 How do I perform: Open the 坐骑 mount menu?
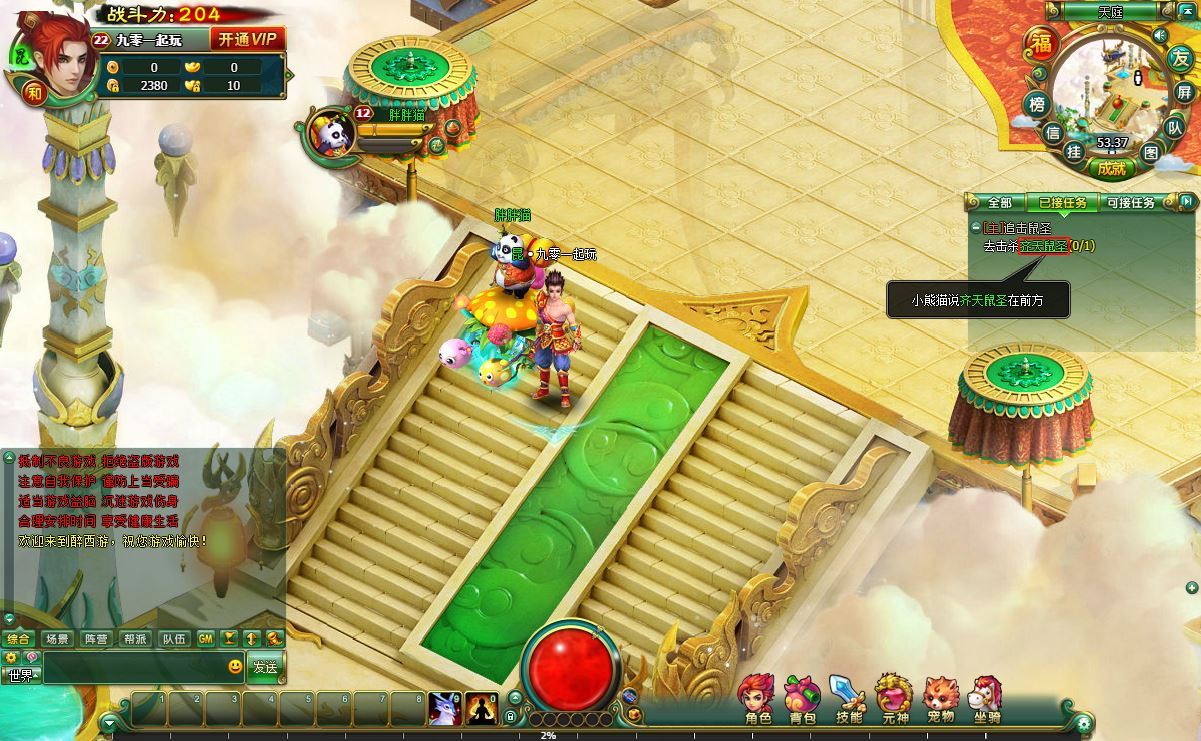pyautogui.click(x=987, y=697)
